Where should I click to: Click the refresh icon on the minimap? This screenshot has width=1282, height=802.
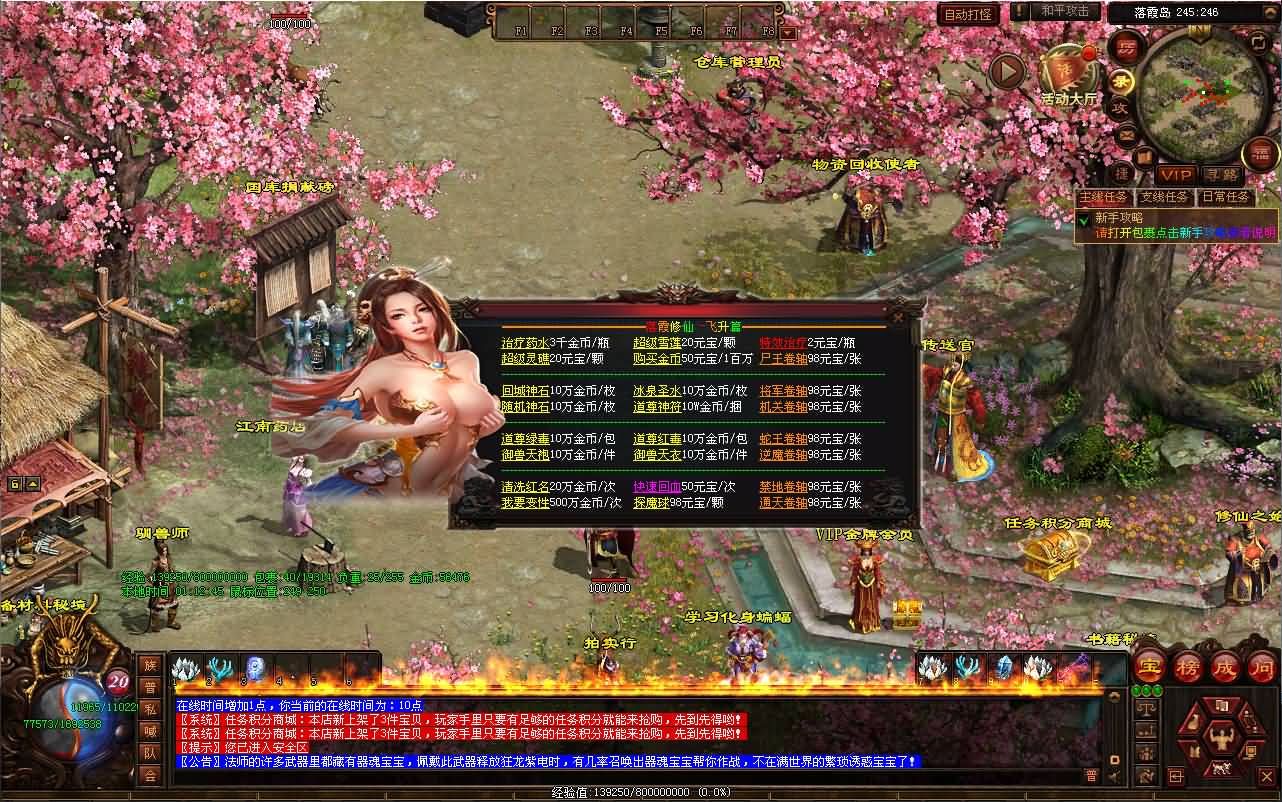click(1258, 41)
